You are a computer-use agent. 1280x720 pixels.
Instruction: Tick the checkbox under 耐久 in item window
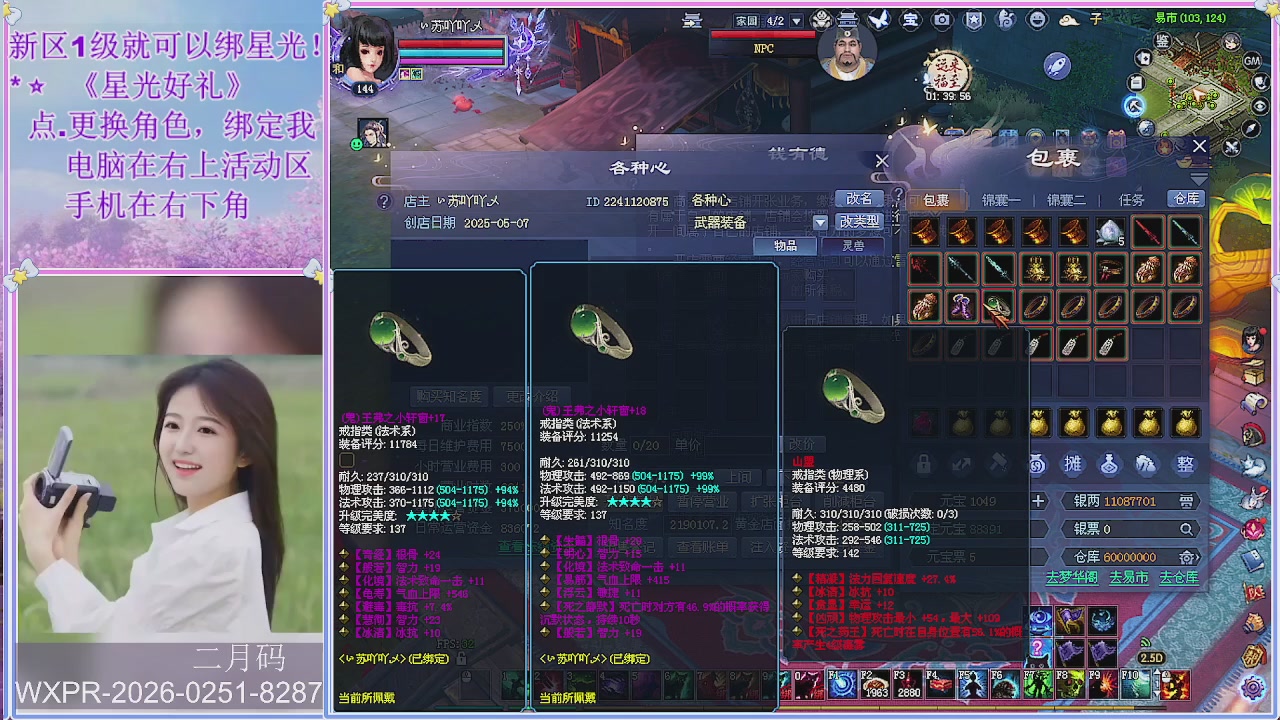click(x=346, y=461)
